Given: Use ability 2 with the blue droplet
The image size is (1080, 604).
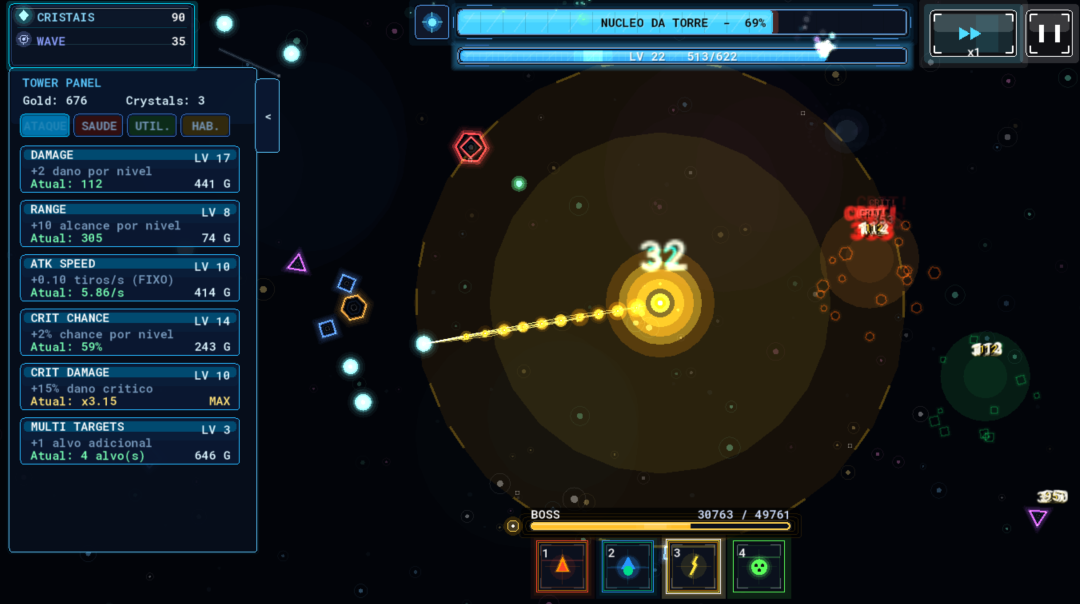Looking at the screenshot, I should 627,566.
